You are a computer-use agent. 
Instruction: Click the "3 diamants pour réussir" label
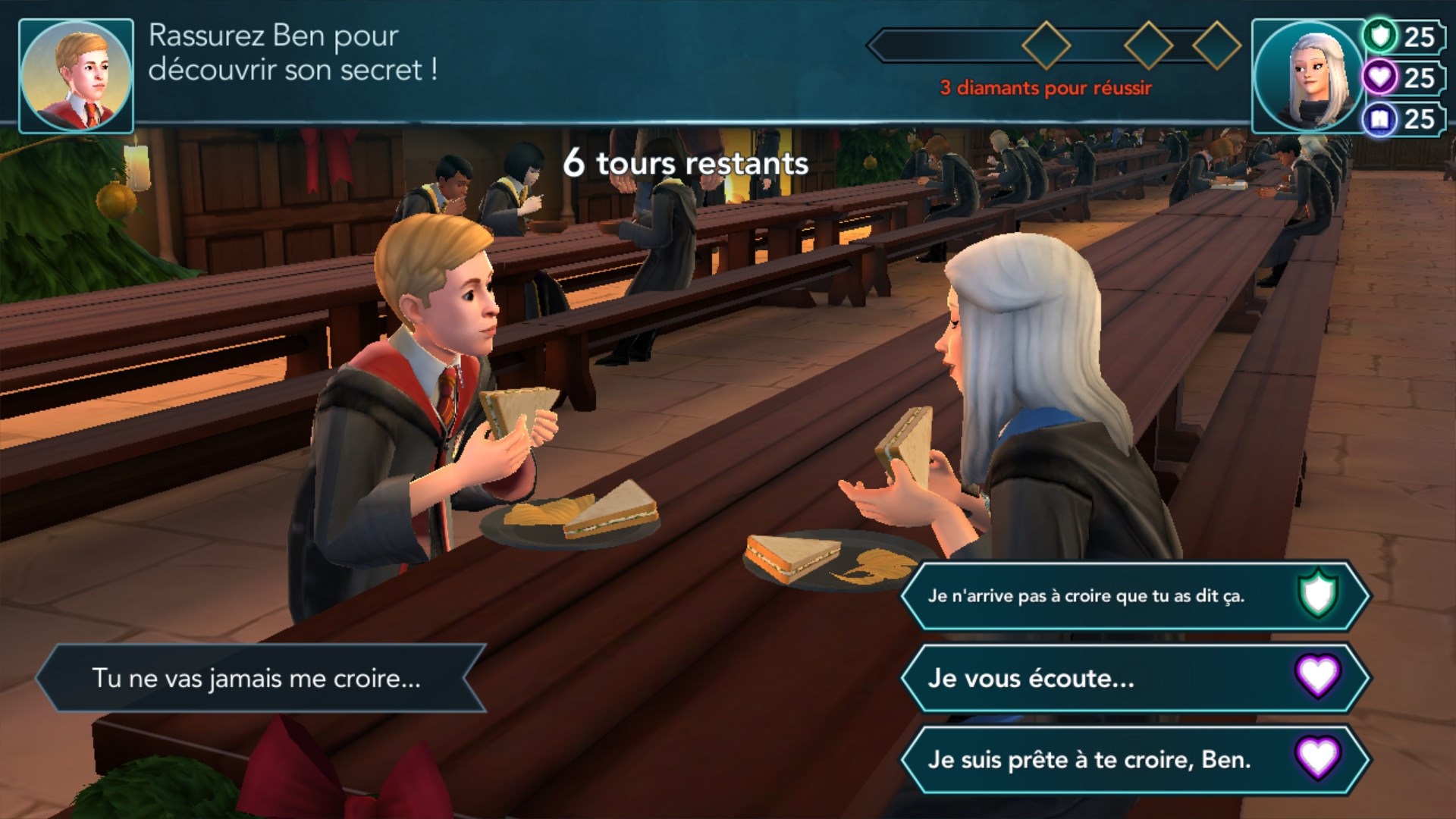[1045, 86]
